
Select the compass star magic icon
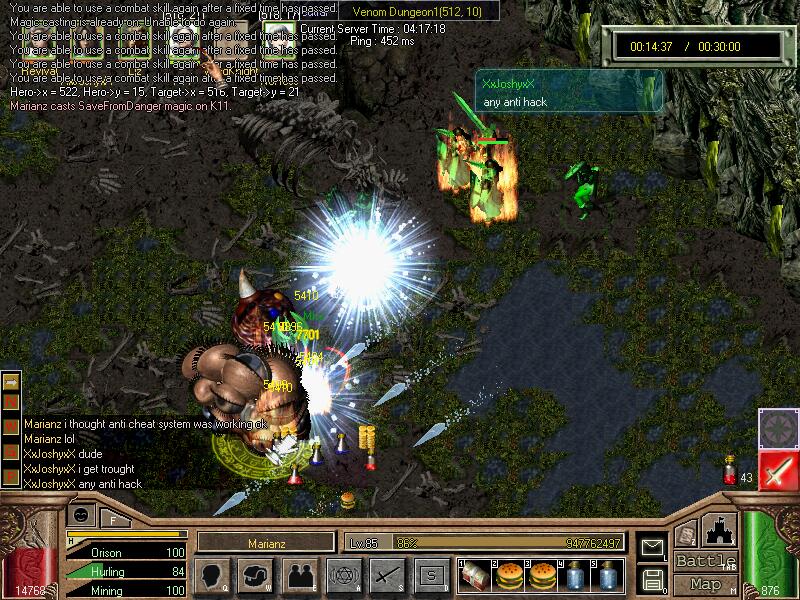click(x=777, y=428)
